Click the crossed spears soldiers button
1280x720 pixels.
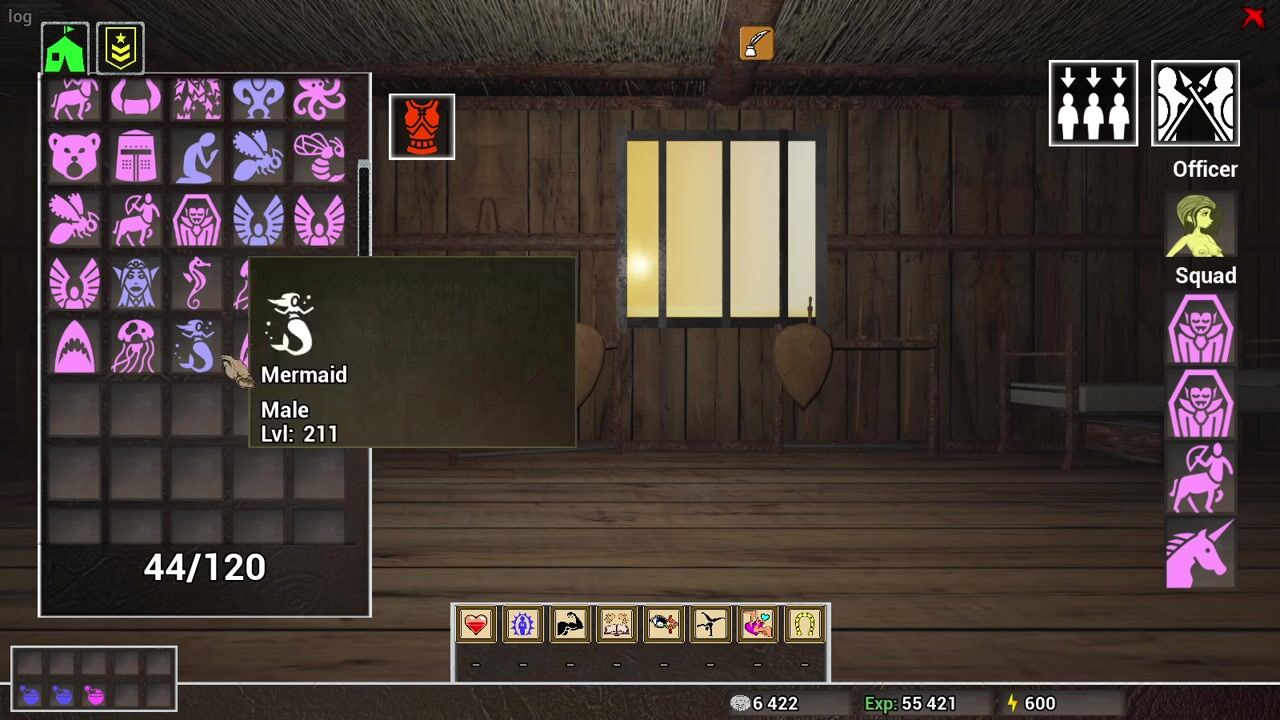click(1195, 103)
